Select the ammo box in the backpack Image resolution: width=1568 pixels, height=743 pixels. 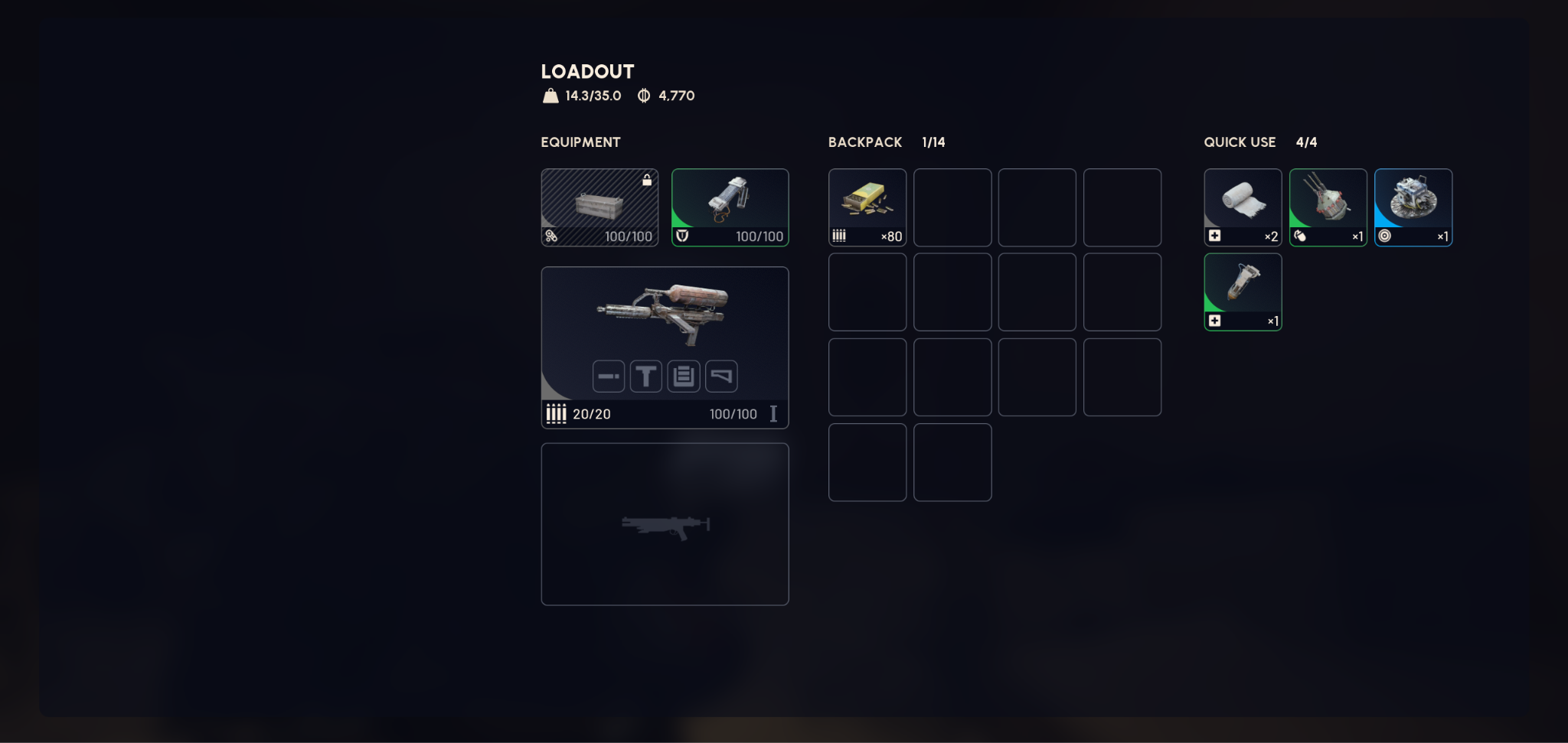867,207
